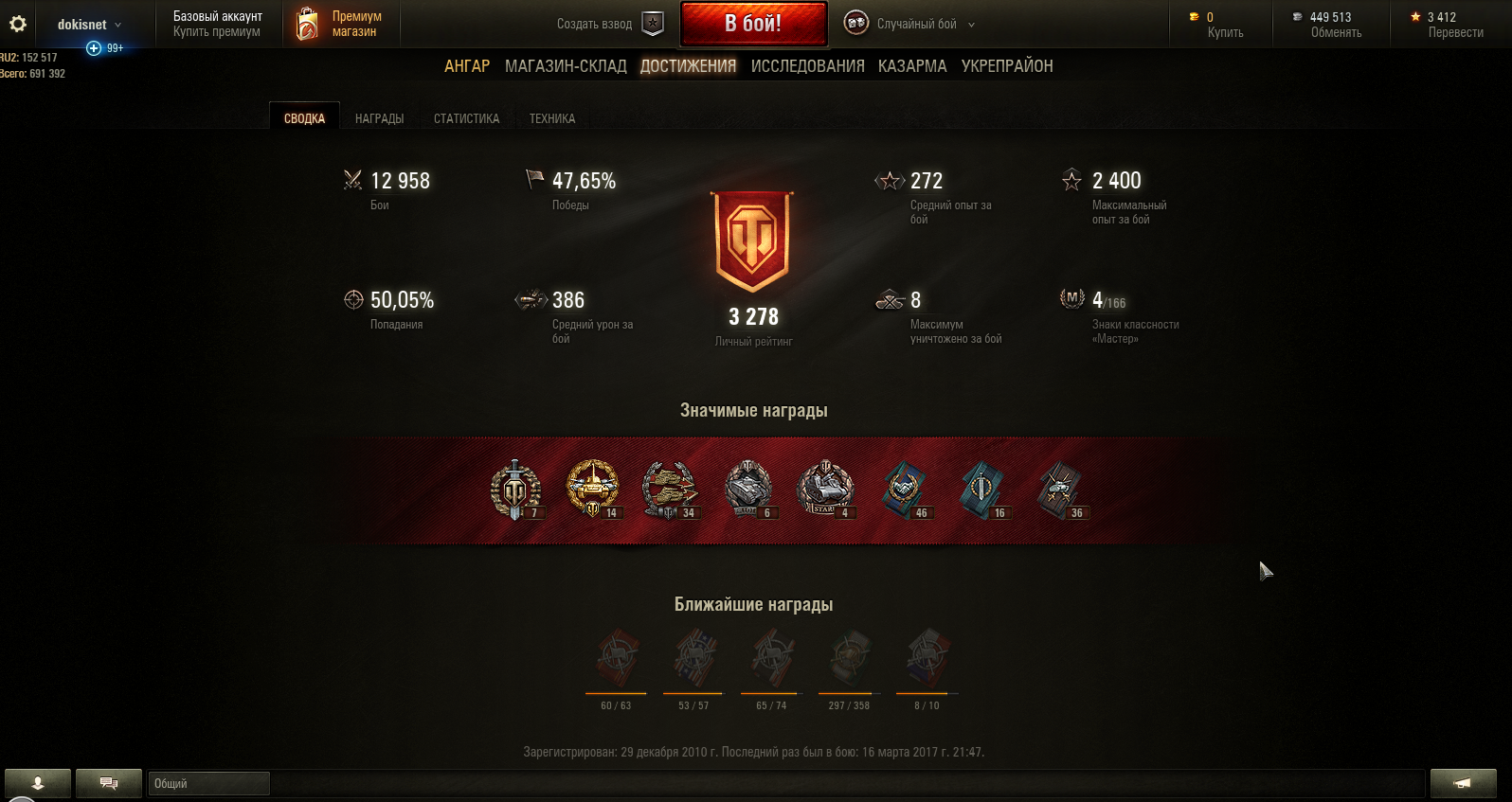Switch to the «СТАТИСТИКА» tab
Viewport: 1512px width, 802px height.
466,118
